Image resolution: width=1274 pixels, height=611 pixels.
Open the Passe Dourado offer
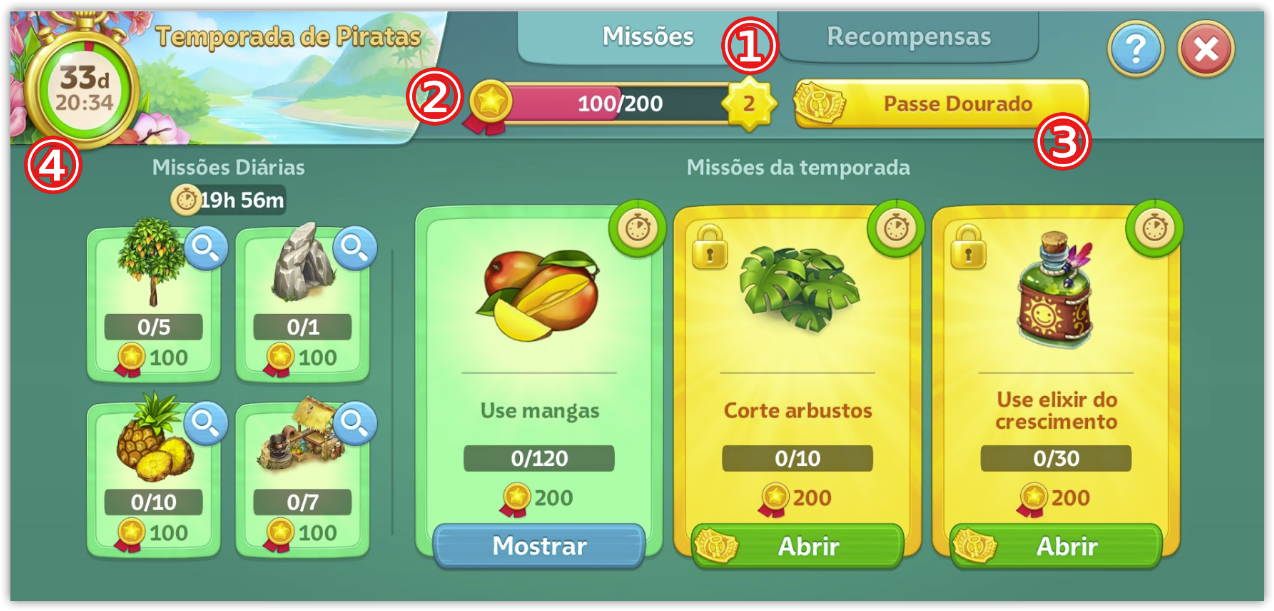pos(942,104)
